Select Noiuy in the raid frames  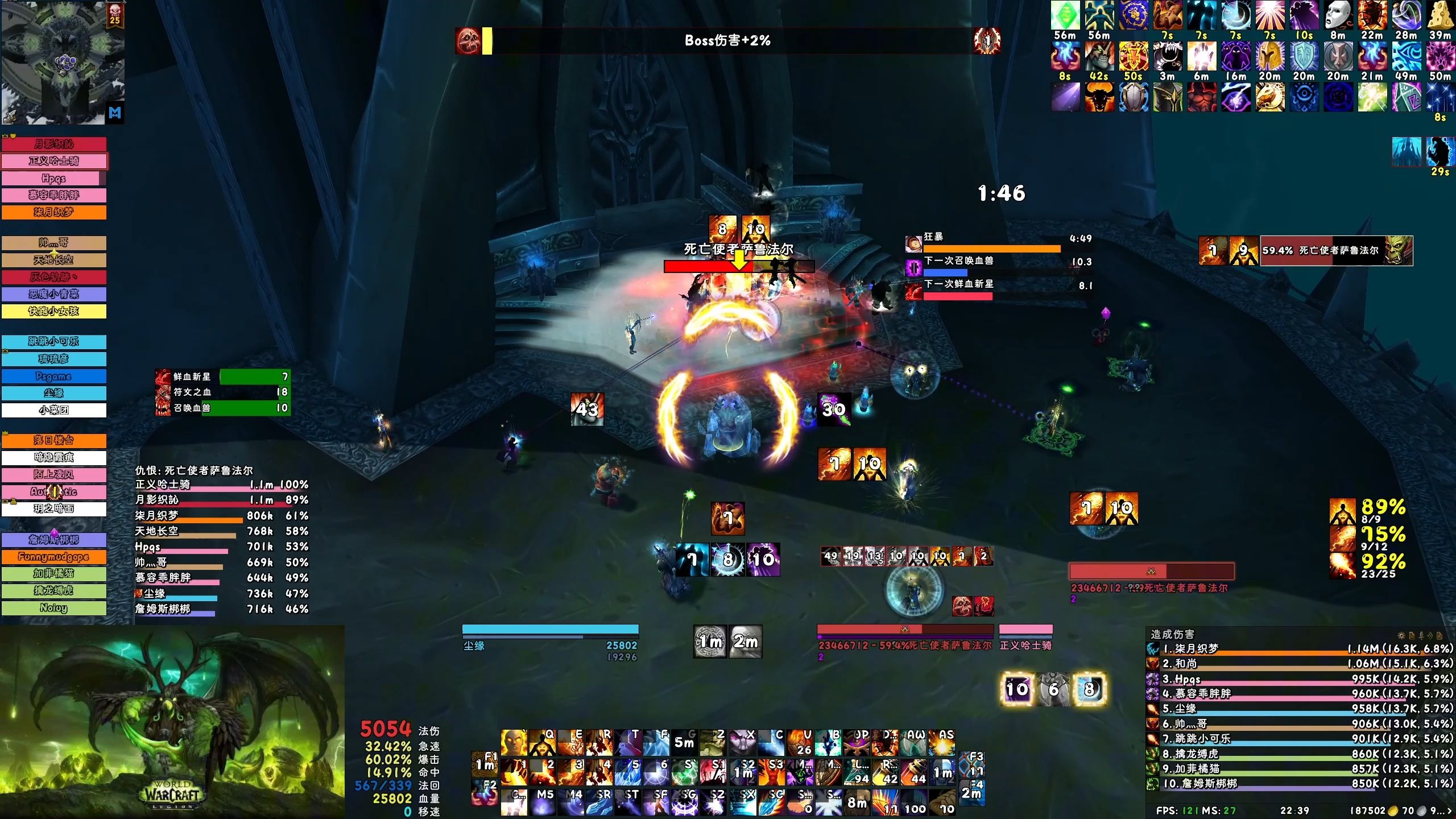tap(54, 608)
